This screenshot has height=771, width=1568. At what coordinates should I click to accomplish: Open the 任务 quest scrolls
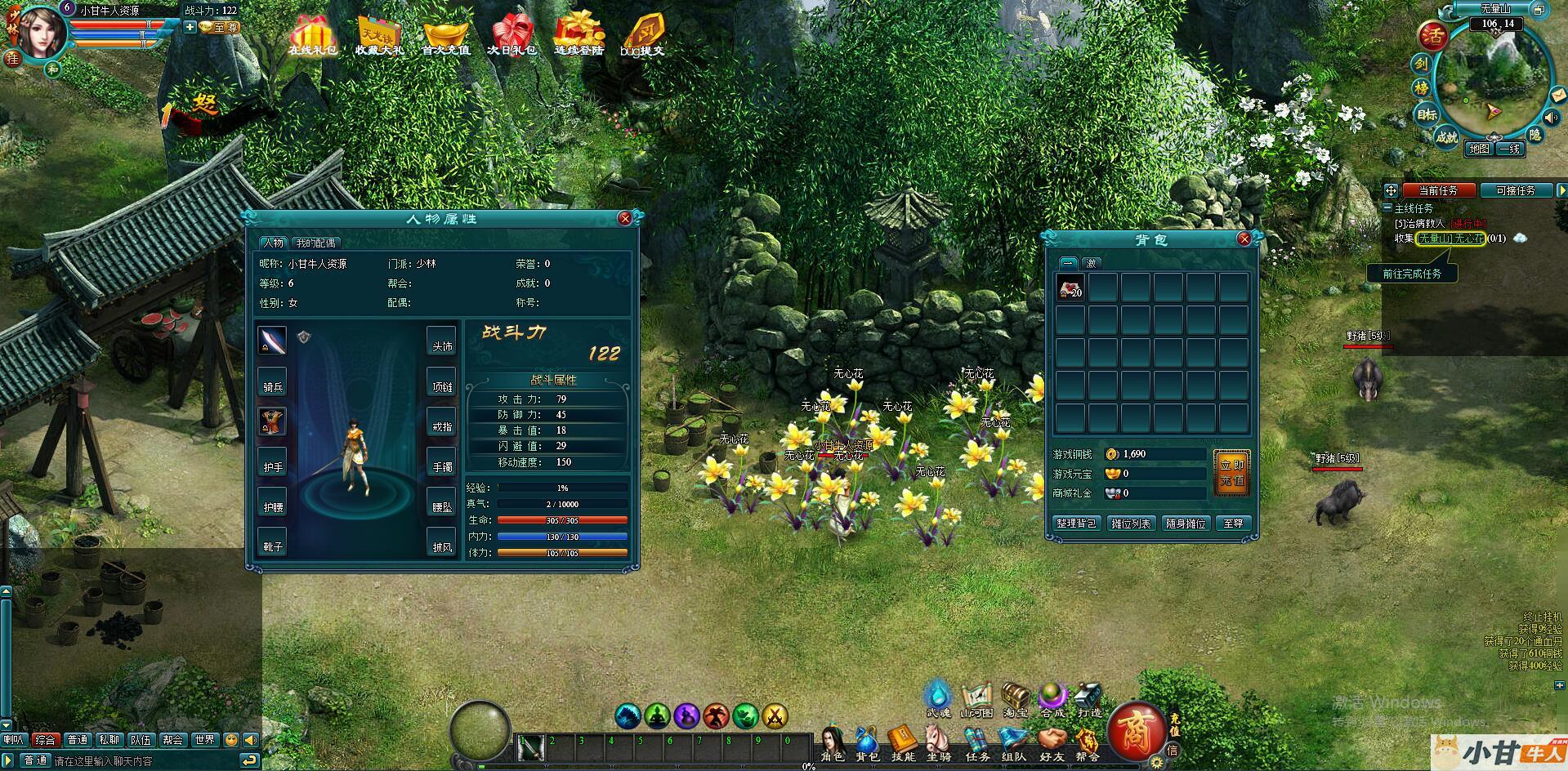(x=977, y=742)
